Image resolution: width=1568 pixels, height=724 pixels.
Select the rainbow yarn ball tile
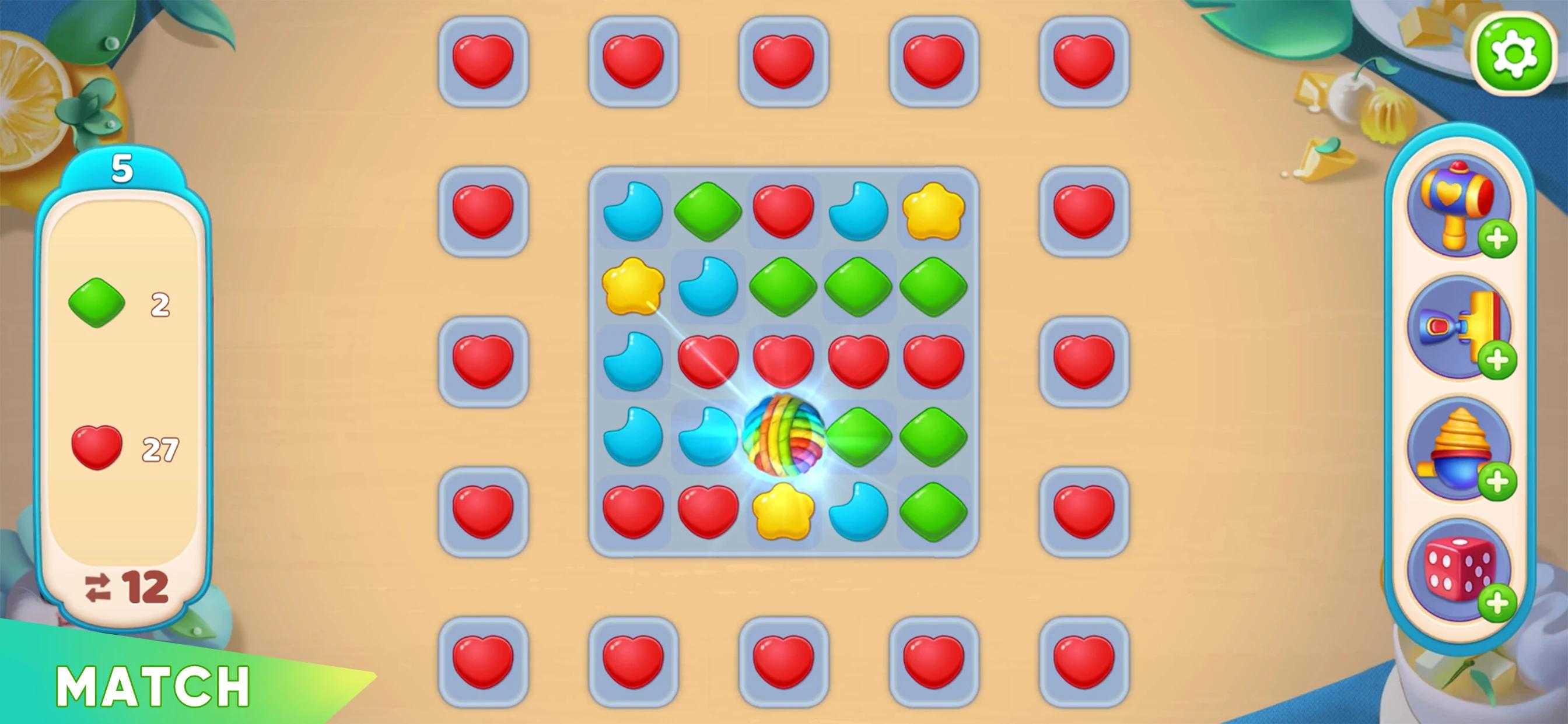[x=783, y=435]
